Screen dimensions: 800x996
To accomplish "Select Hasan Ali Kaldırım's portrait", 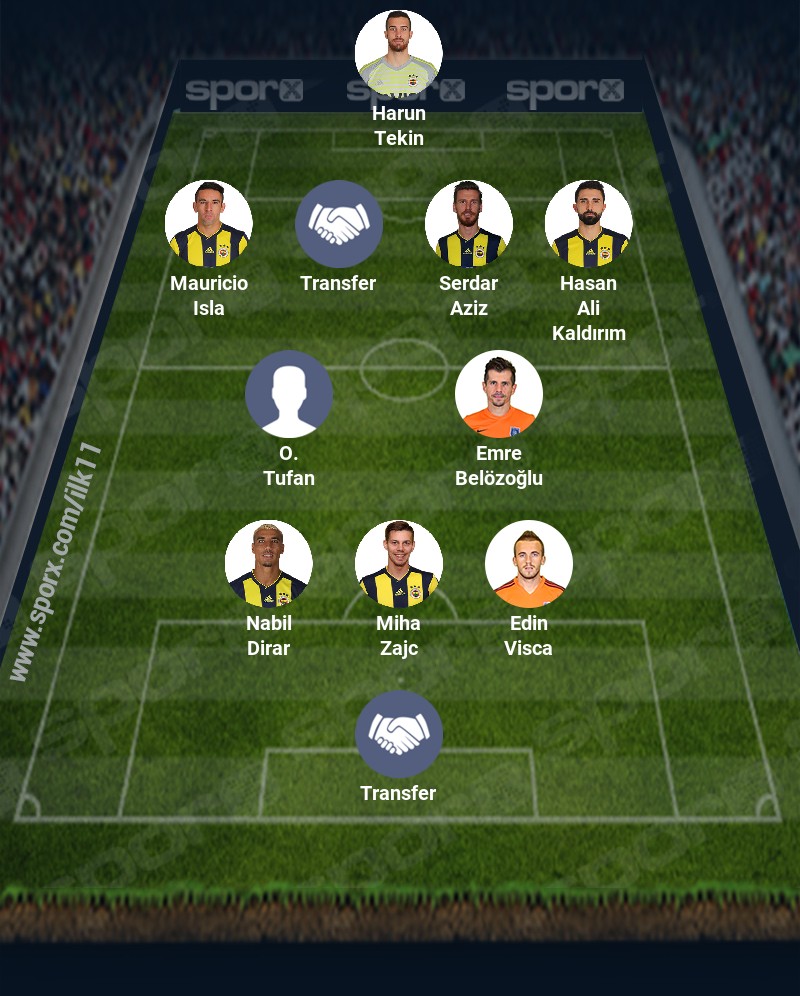I will click(589, 224).
